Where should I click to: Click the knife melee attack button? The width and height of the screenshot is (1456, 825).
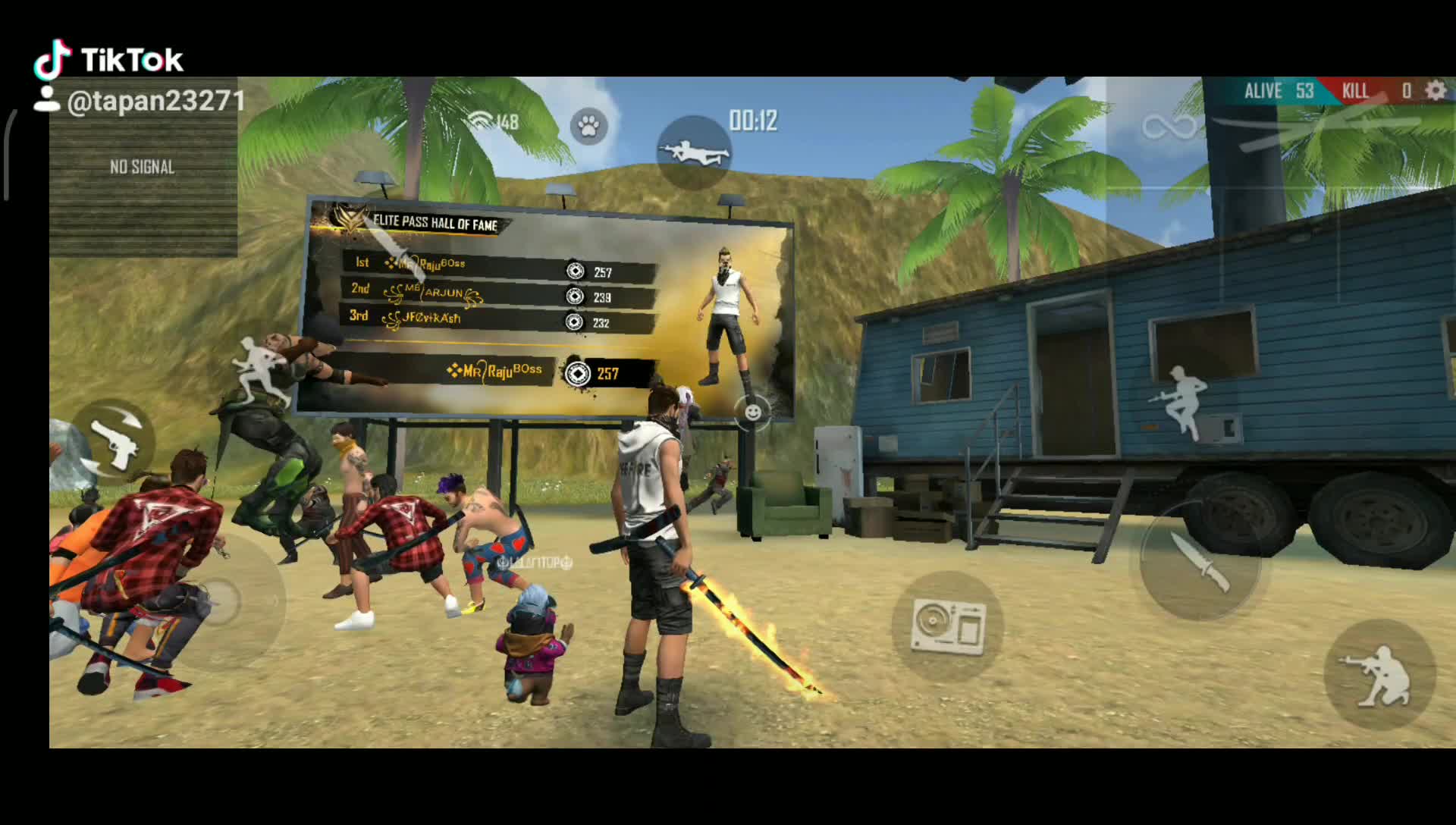(1200, 561)
